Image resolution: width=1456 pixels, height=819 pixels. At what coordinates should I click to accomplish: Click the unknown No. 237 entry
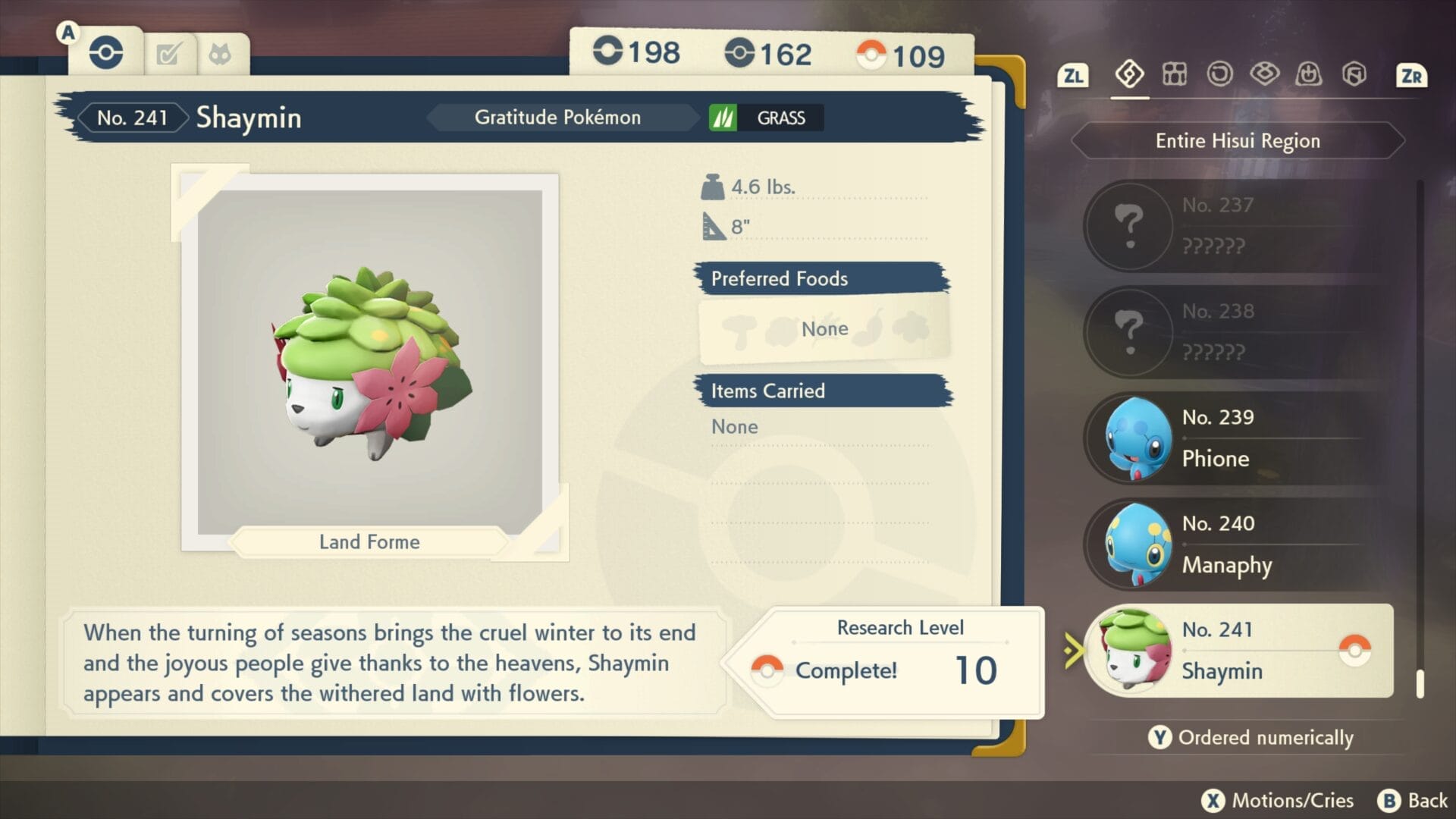point(1239,226)
